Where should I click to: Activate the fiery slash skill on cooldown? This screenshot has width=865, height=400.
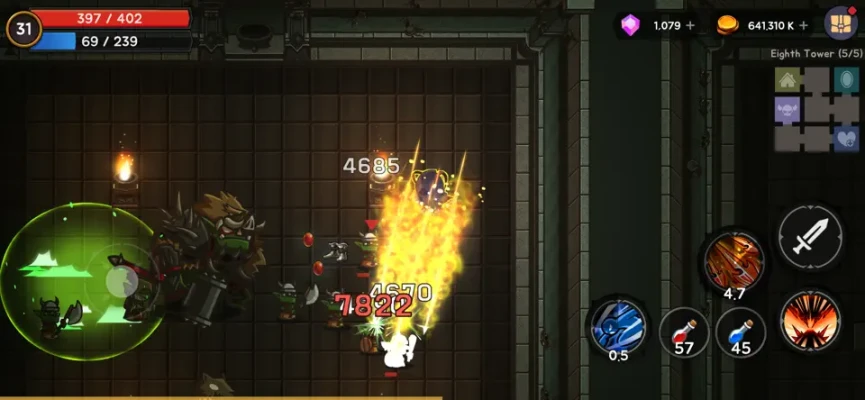click(734, 260)
